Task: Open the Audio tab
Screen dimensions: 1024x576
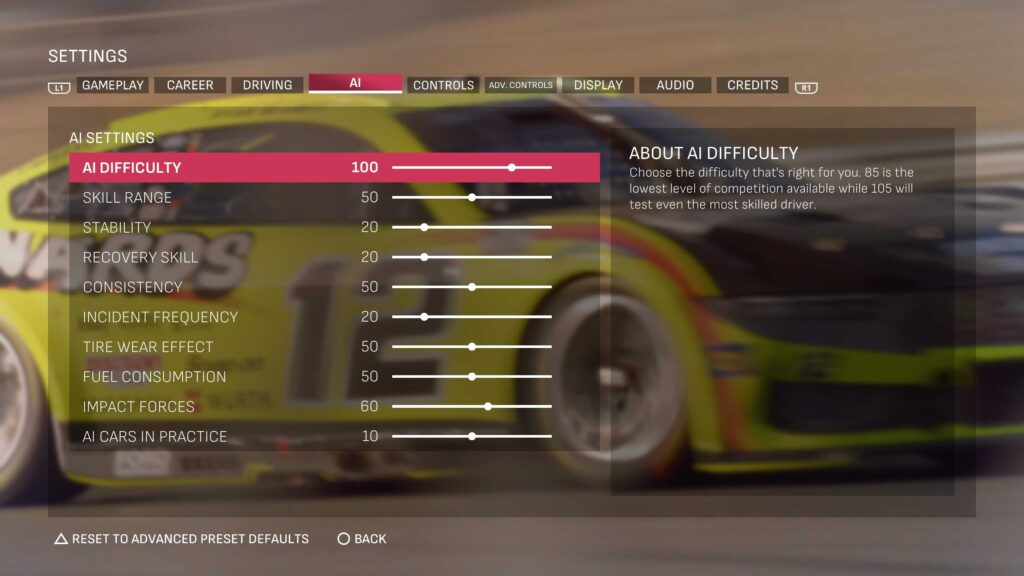Action: tap(675, 85)
